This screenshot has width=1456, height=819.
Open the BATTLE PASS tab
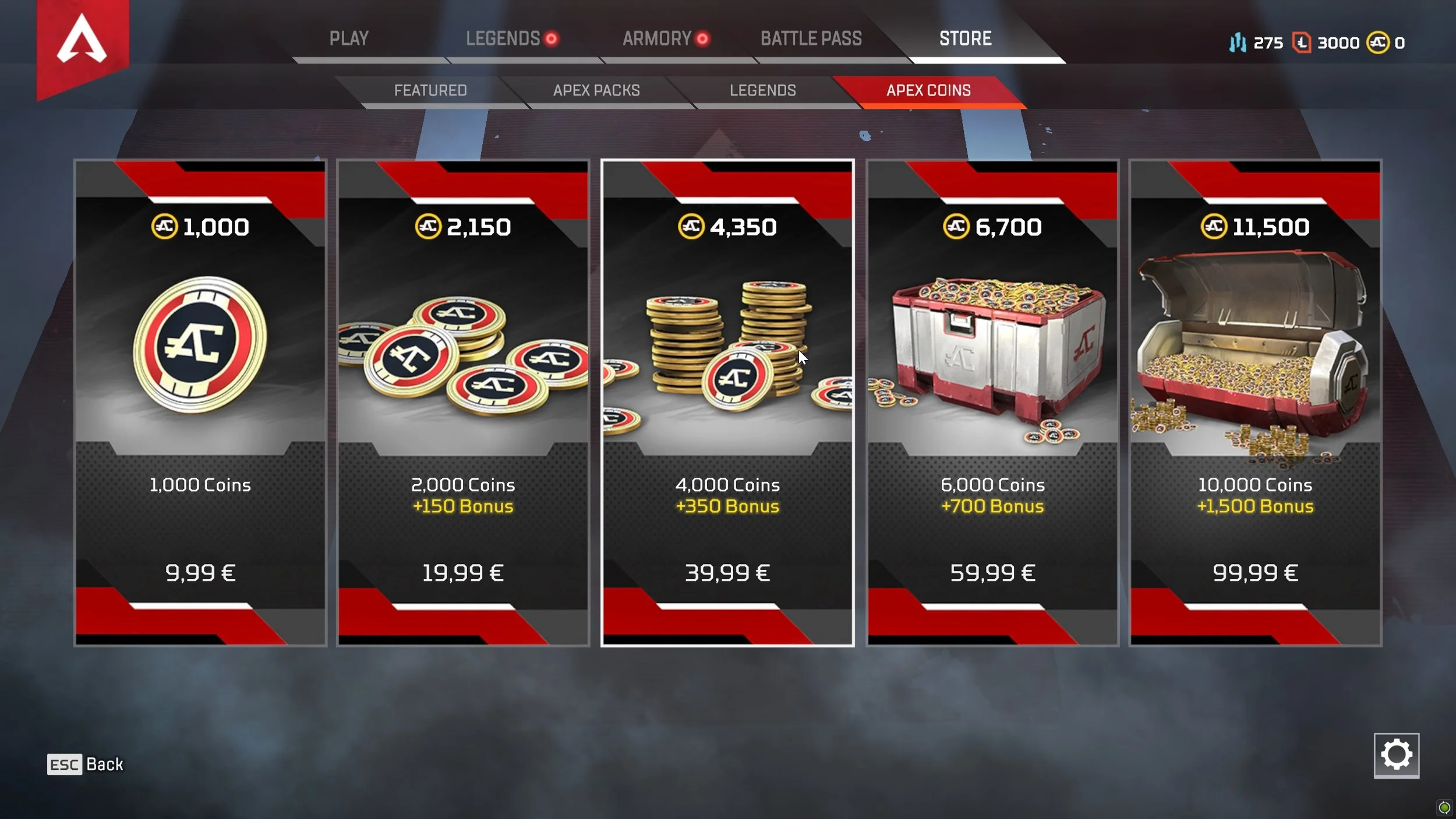[811, 39]
